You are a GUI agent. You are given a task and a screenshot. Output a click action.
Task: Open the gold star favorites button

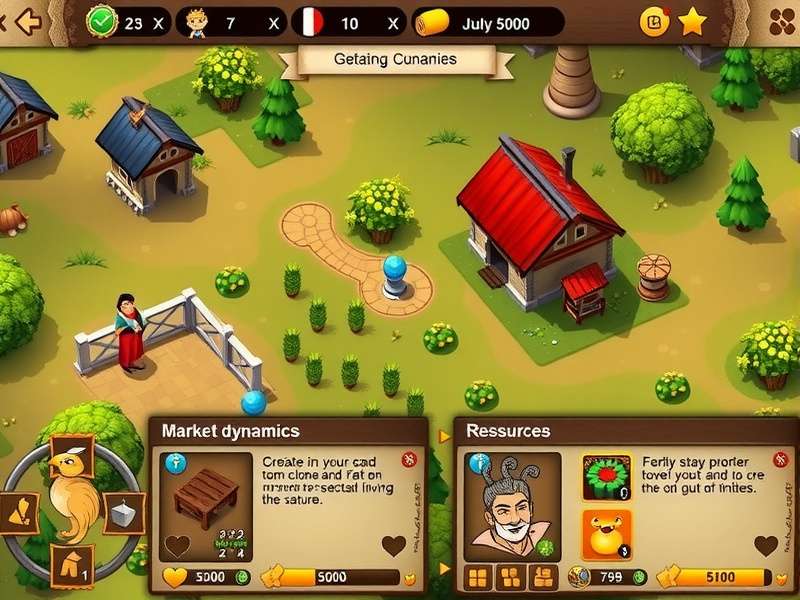[x=692, y=21]
